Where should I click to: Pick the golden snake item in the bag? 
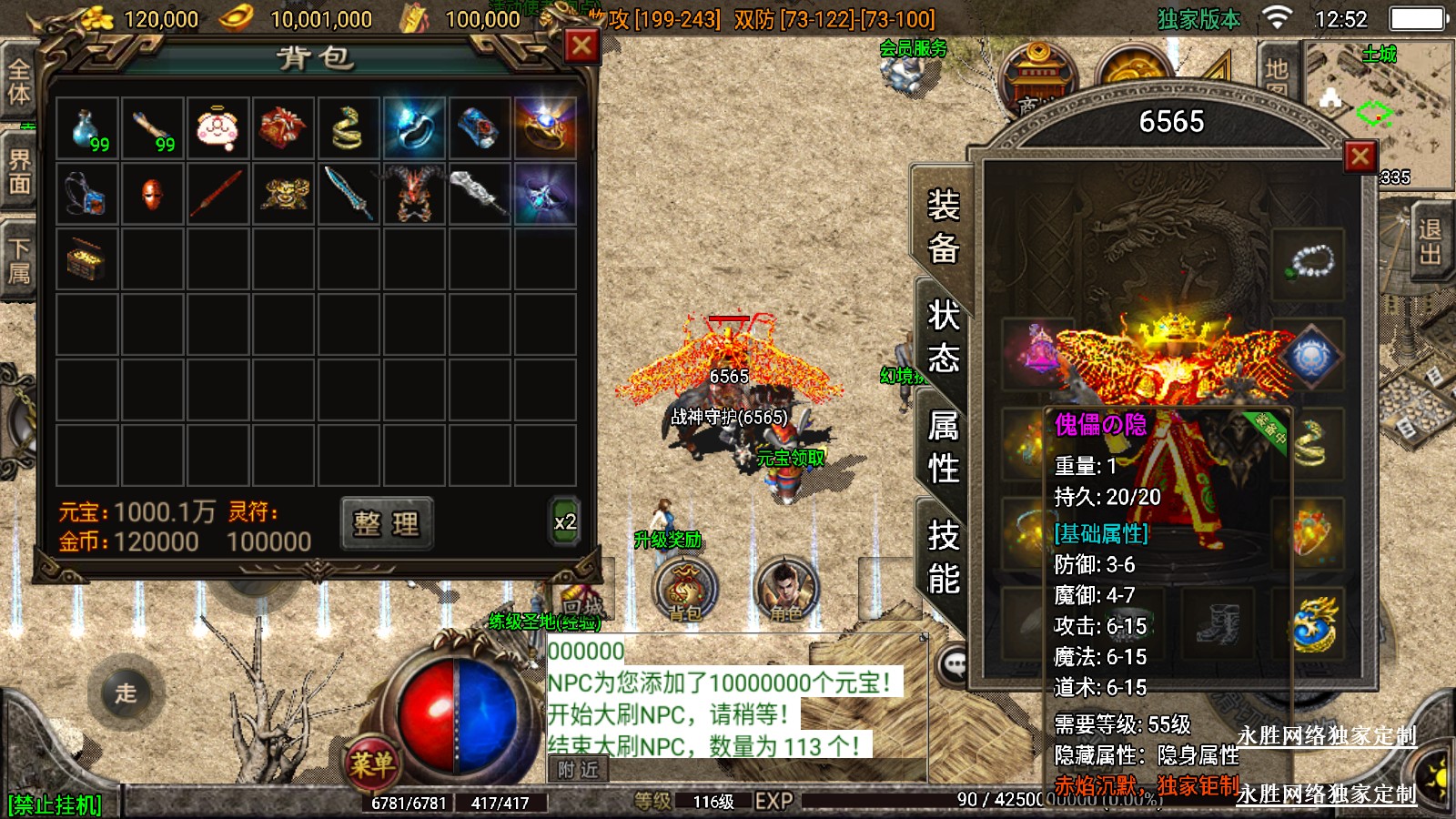pyautogui.click(x=349, y=128)
